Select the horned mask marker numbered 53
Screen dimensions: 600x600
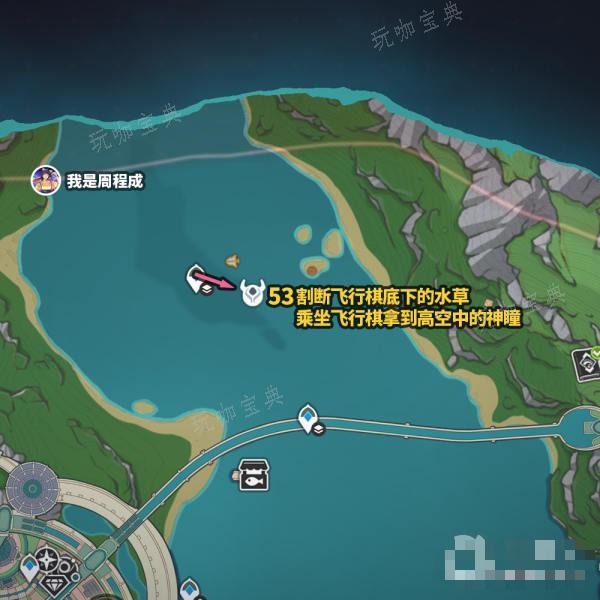pyautogui.click(x=252, y=294)
